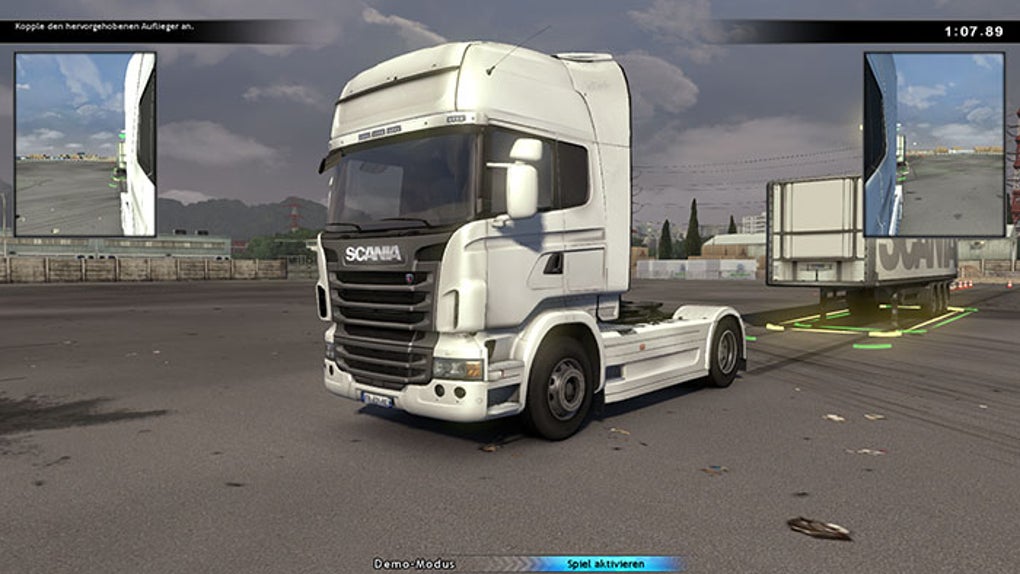This screenshot has height=574, width=1020.
Task: Select the left side mirror view
Action: (x=85, y=144)
